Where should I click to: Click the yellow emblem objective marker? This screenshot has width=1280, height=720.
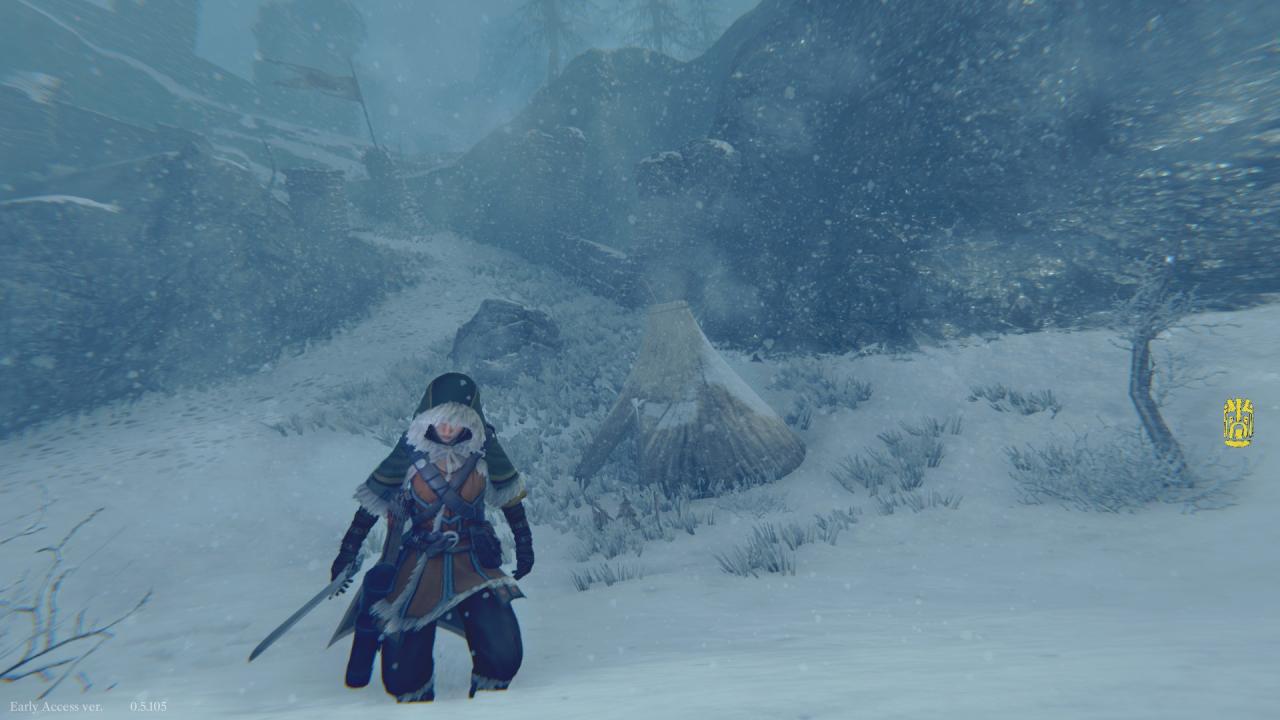click(1238, 423)
